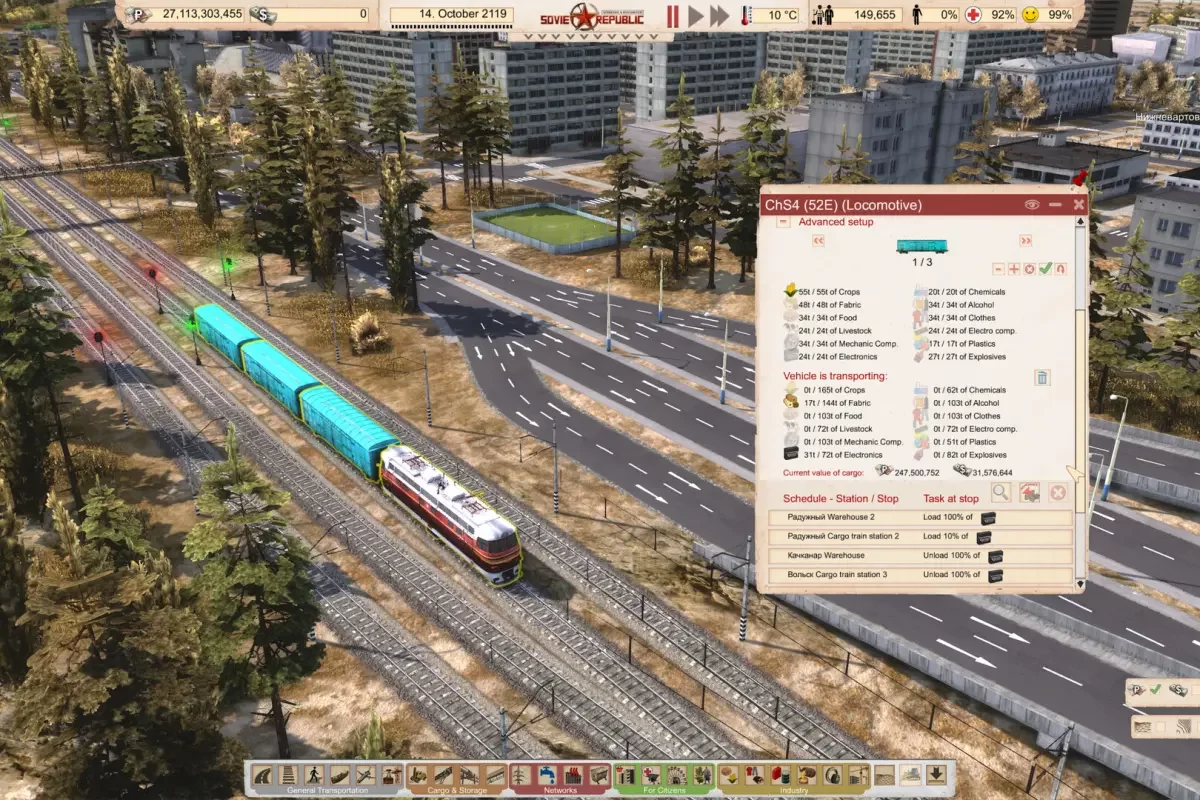Toggle the eye icon in locomotive window header

click(1032, 204)
